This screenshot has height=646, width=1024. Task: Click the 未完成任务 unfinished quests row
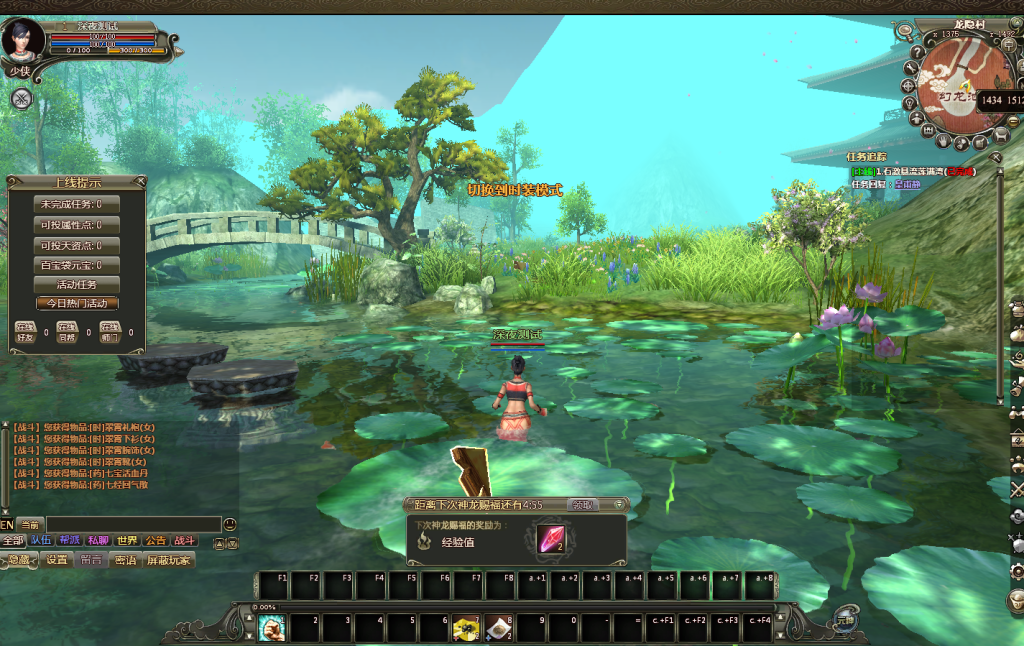[x=77, y=205]
